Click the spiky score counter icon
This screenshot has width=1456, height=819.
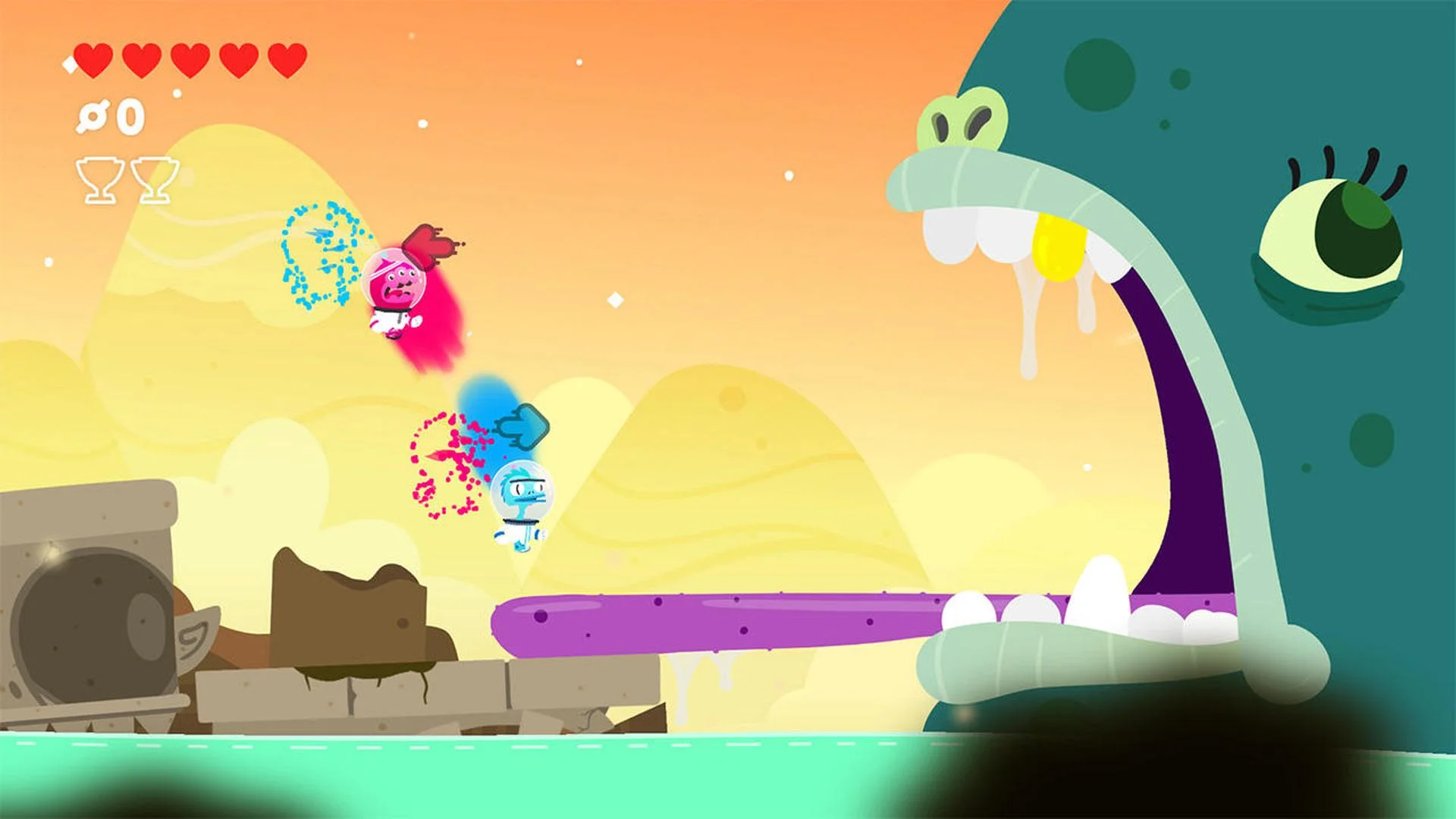91,115
